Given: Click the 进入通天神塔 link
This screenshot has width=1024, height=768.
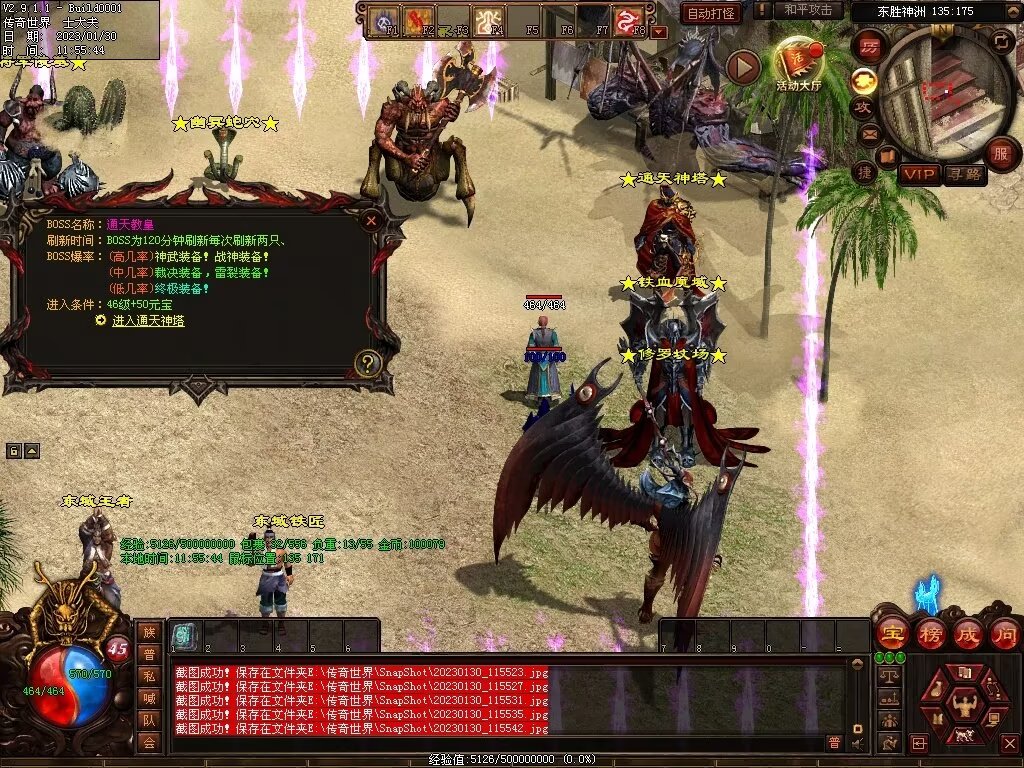Looking at the screenshot, I should coord(148,321).
